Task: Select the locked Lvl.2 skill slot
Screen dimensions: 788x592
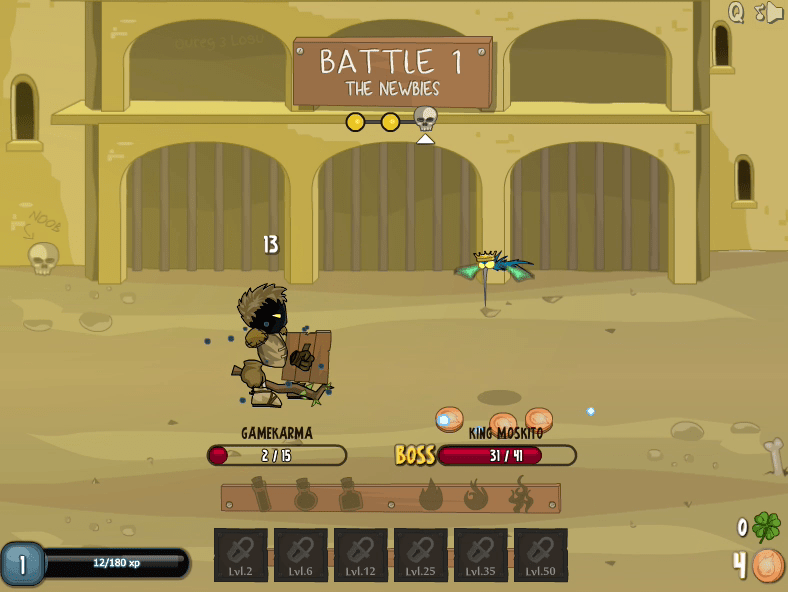Action: pyautogui.click(x=241, y=555)
